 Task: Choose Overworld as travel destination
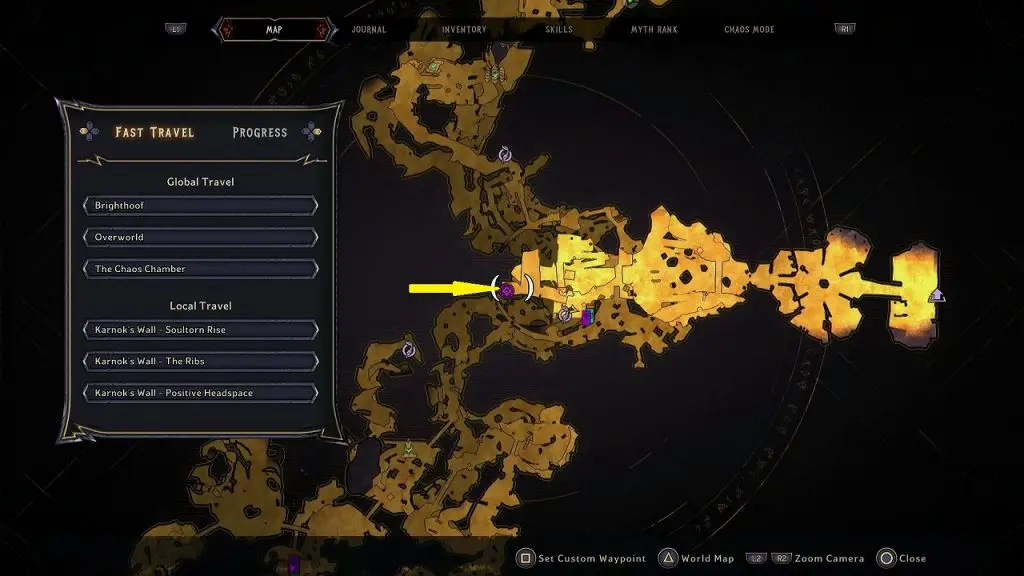point(201,238)
